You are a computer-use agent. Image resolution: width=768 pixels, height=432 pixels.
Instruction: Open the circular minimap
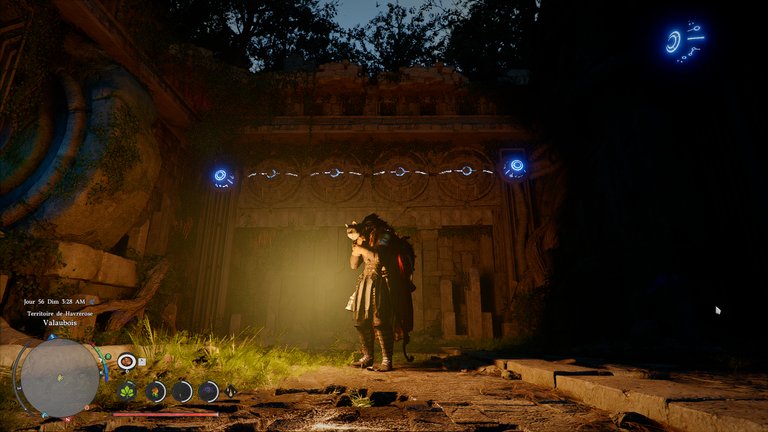pos(59,378)
